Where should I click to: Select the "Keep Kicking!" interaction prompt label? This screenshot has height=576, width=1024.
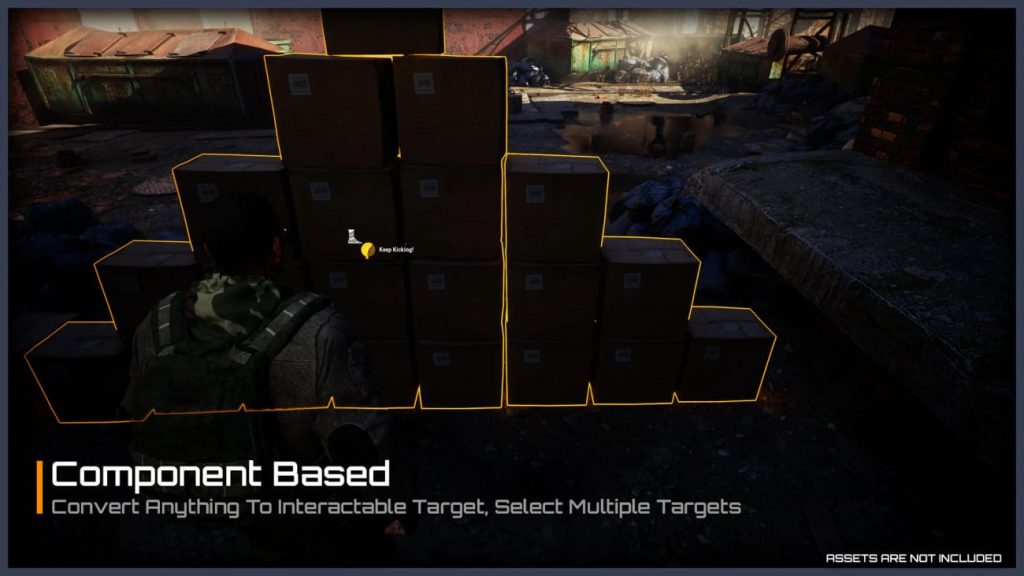click(x=396, y=249)
